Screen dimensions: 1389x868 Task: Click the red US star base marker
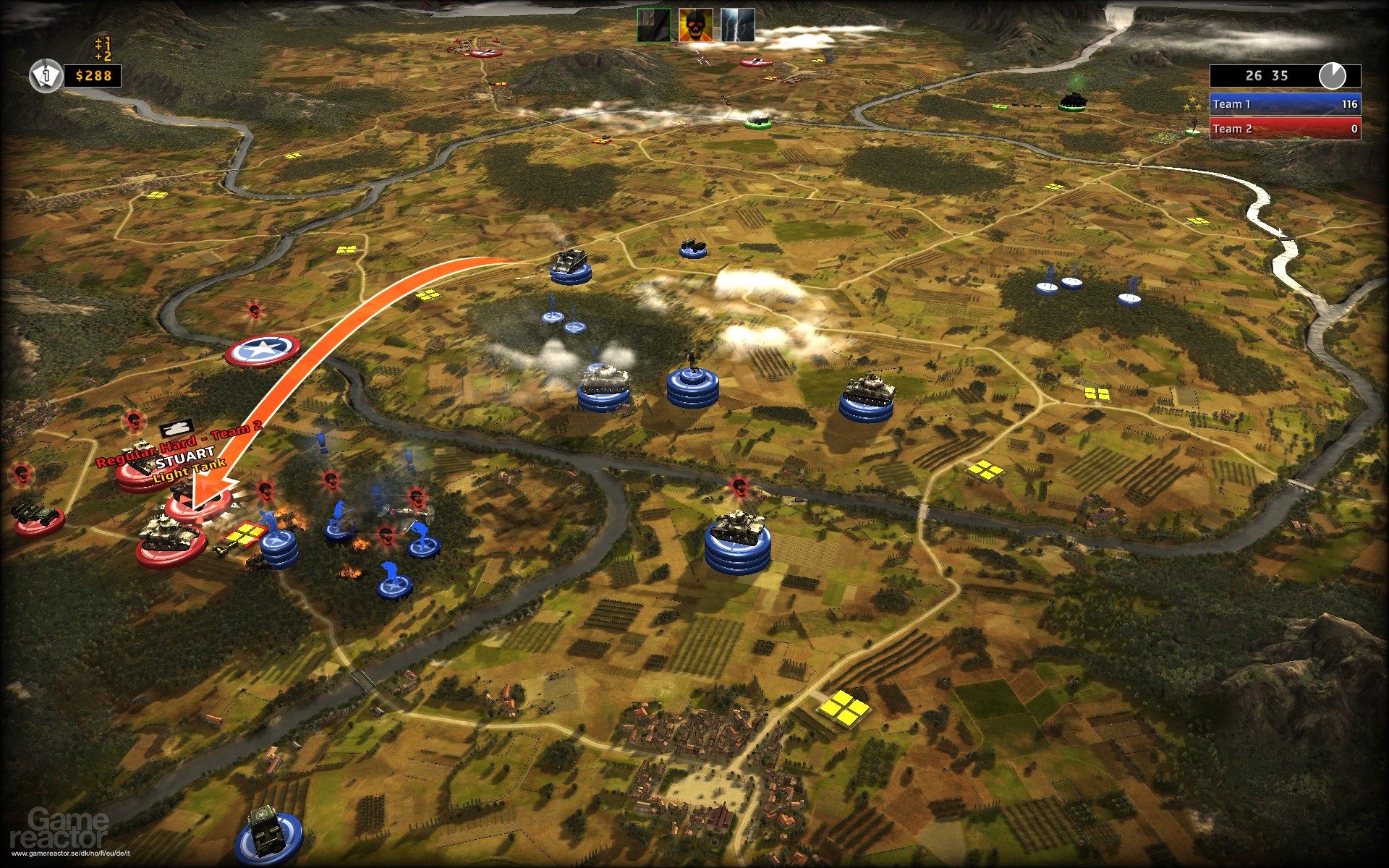(262, 352)
